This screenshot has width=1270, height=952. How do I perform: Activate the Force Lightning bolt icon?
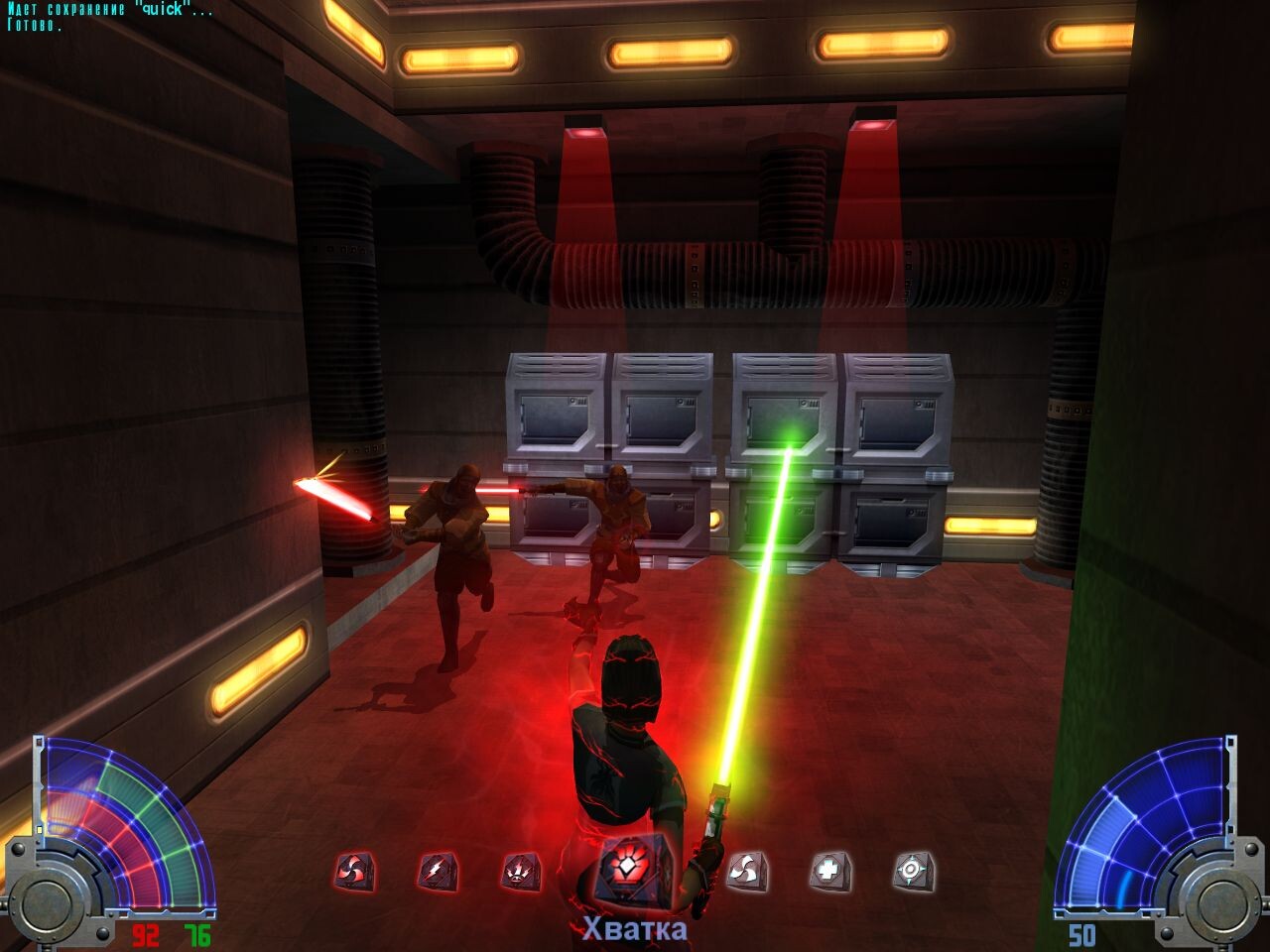tap(437, 872)
